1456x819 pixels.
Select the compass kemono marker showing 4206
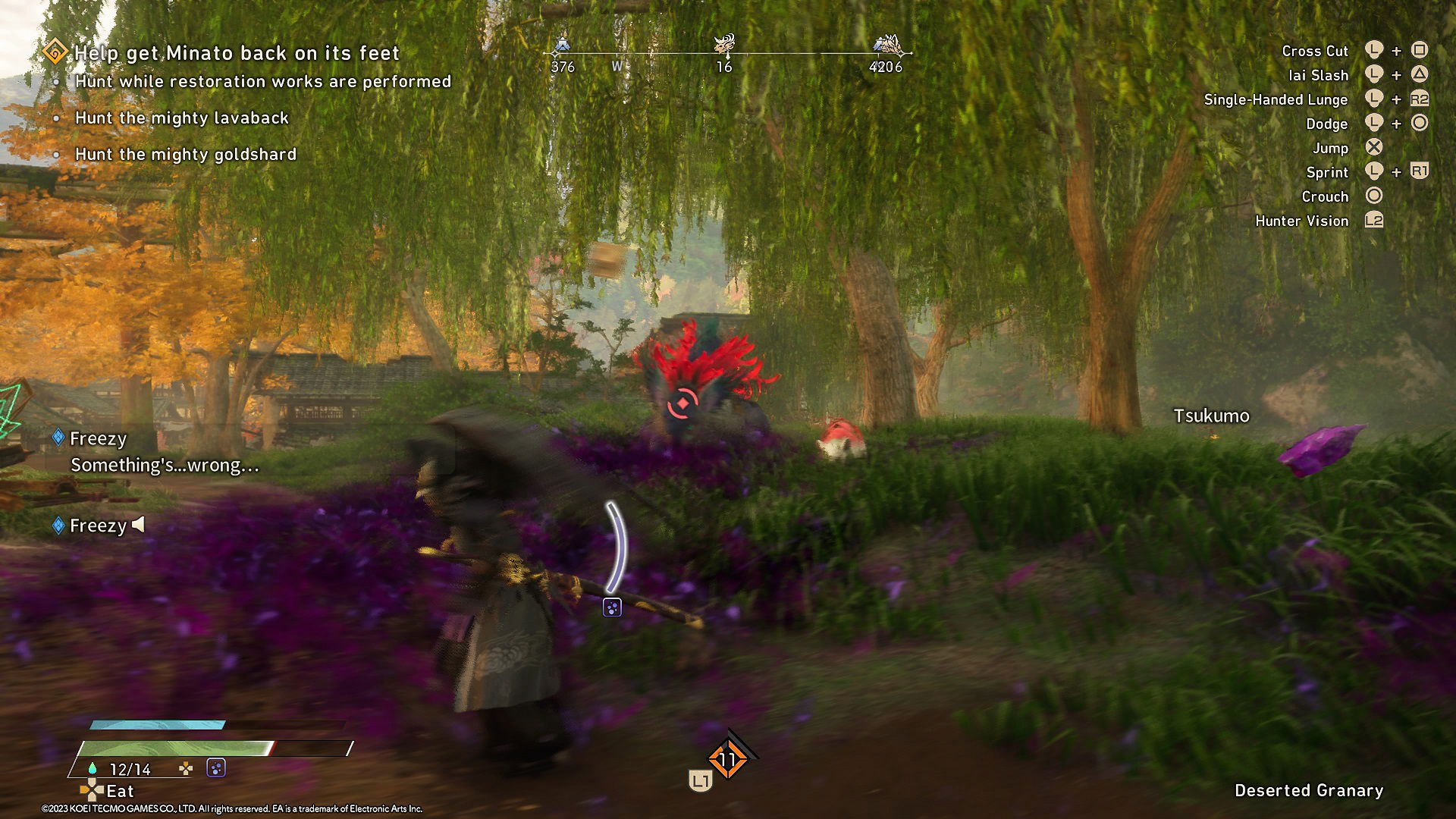click(x=886, y=45)
